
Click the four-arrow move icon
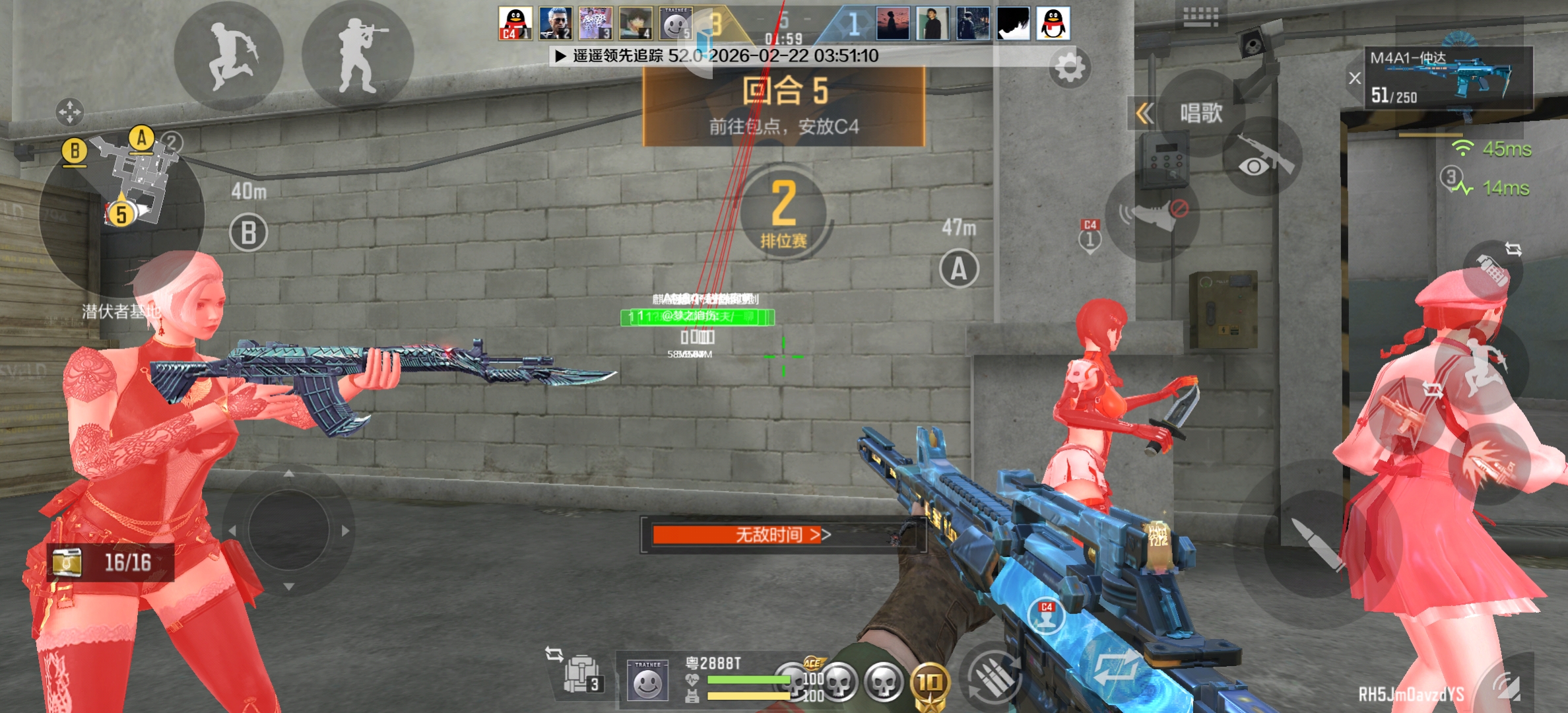coord(69,112)
